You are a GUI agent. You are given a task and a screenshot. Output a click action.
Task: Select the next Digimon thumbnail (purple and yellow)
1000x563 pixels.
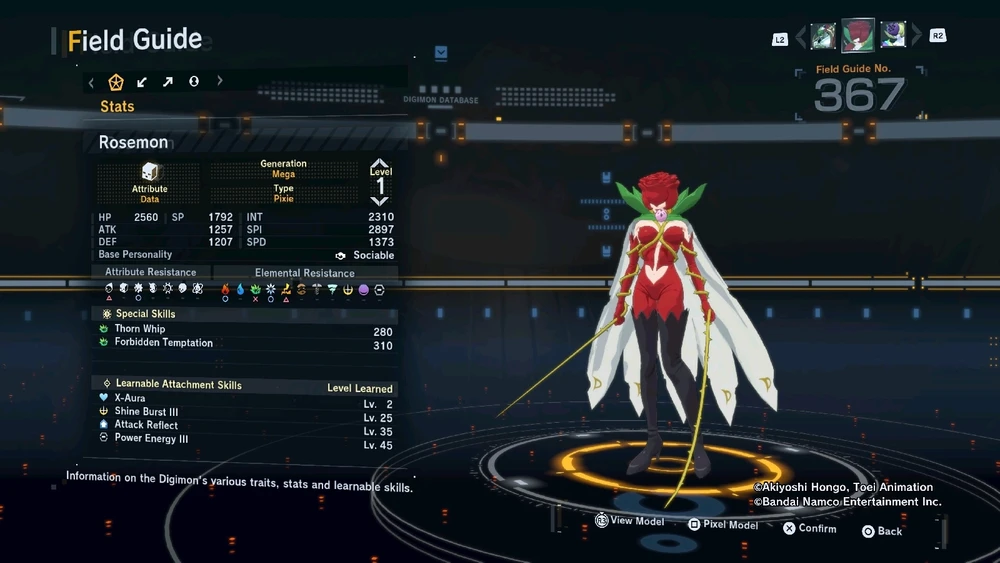[x=893, y=36]
